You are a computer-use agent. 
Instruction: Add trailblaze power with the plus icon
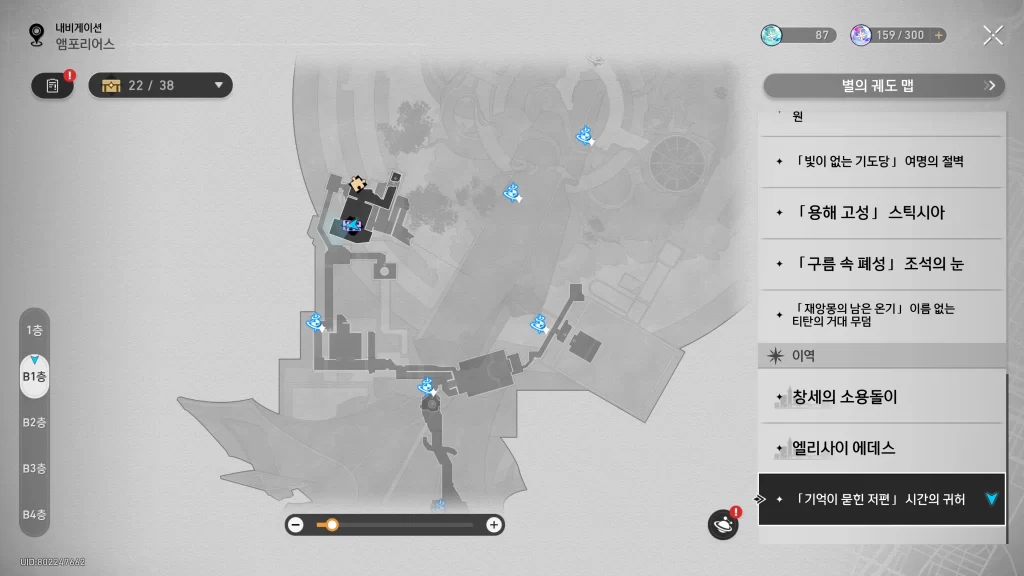pos(938,35)
